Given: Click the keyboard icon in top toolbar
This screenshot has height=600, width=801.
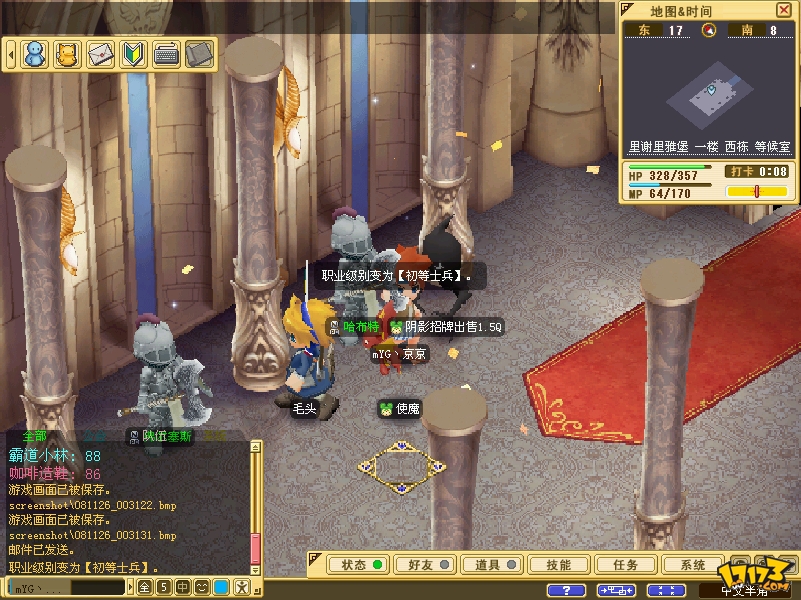Looking at the screenshot, I should [x=167, y=53].
